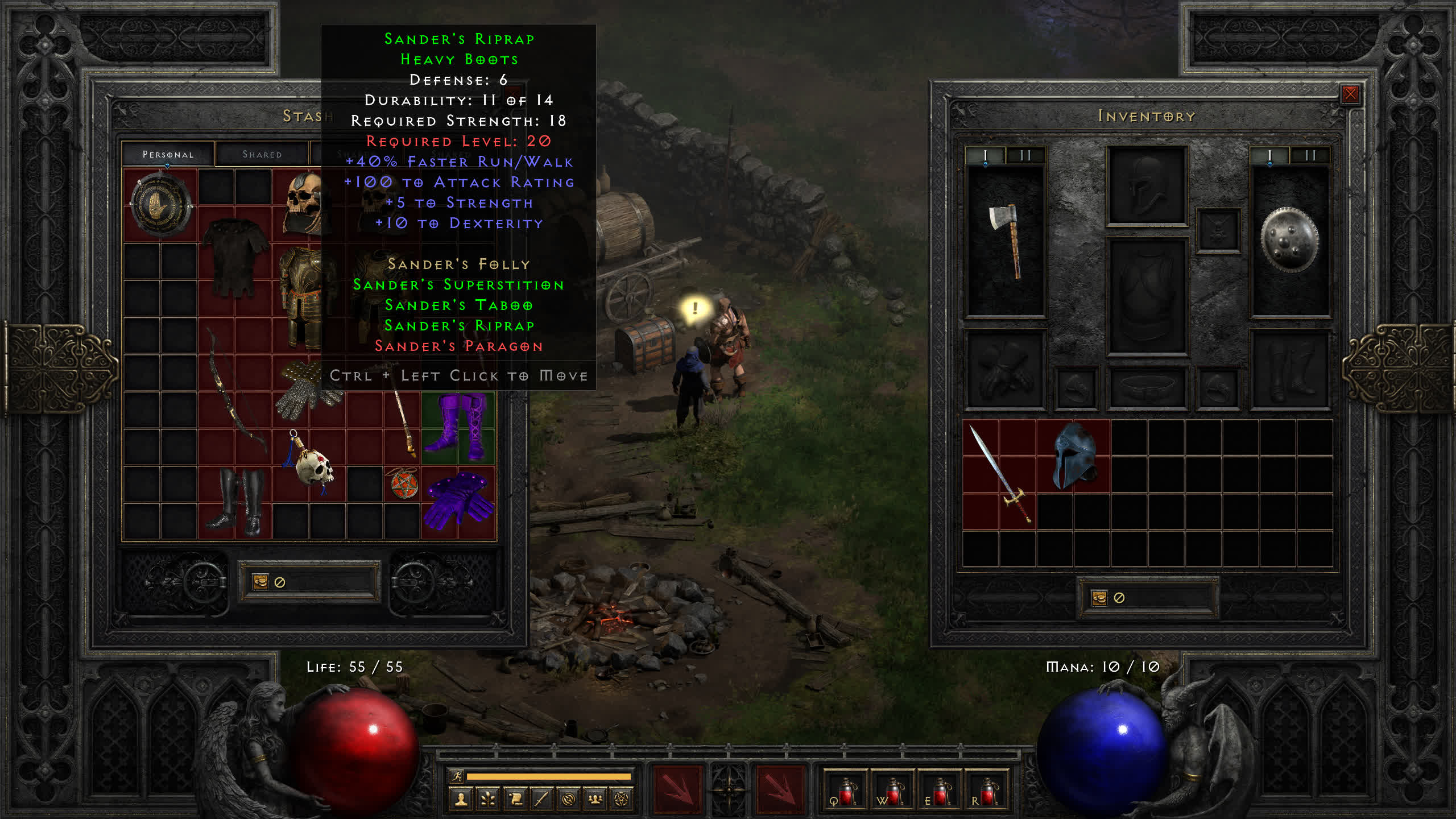Select the purple gloves in the stash

458,502
